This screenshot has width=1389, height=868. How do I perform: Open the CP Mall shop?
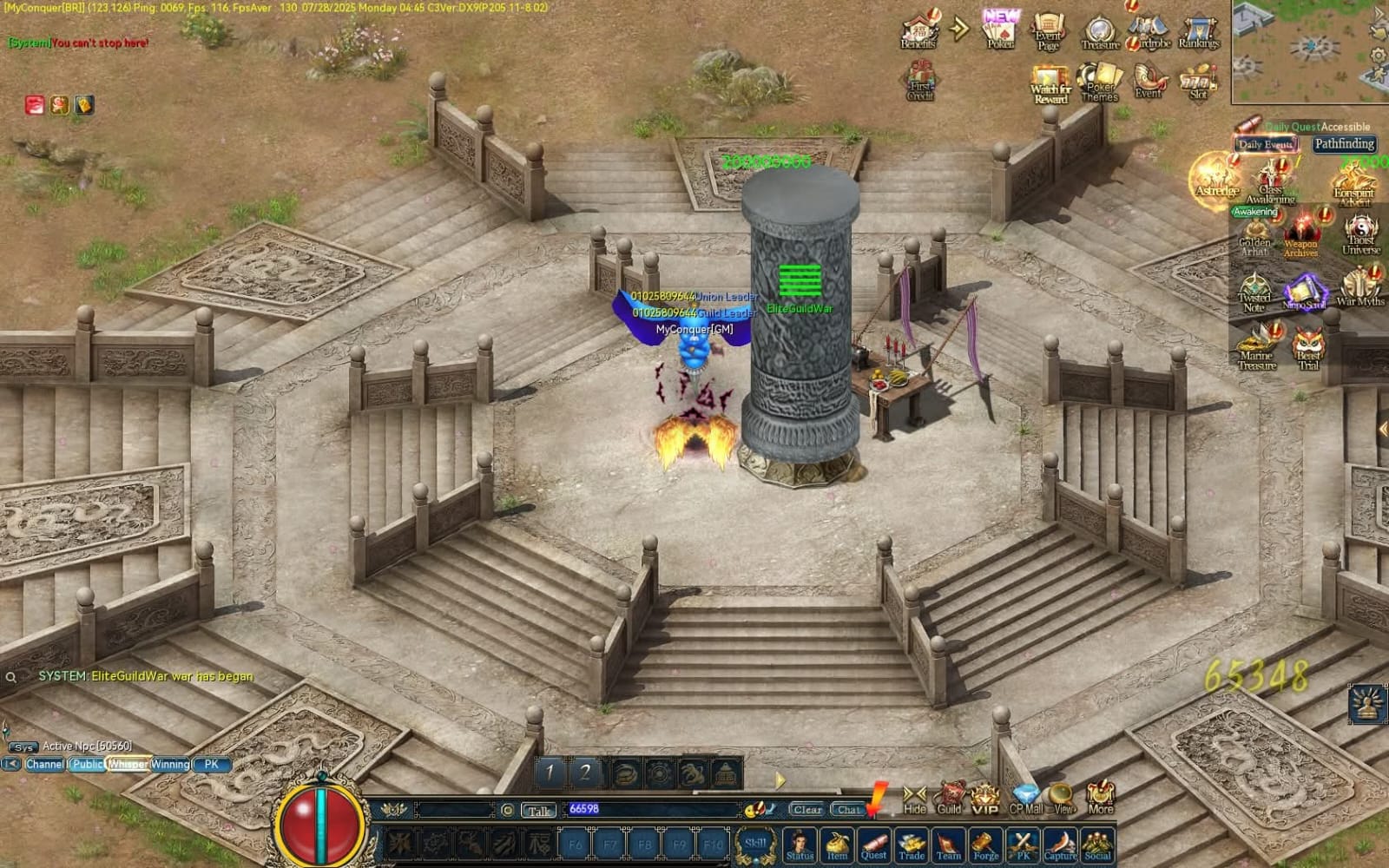coord(1026,798)
